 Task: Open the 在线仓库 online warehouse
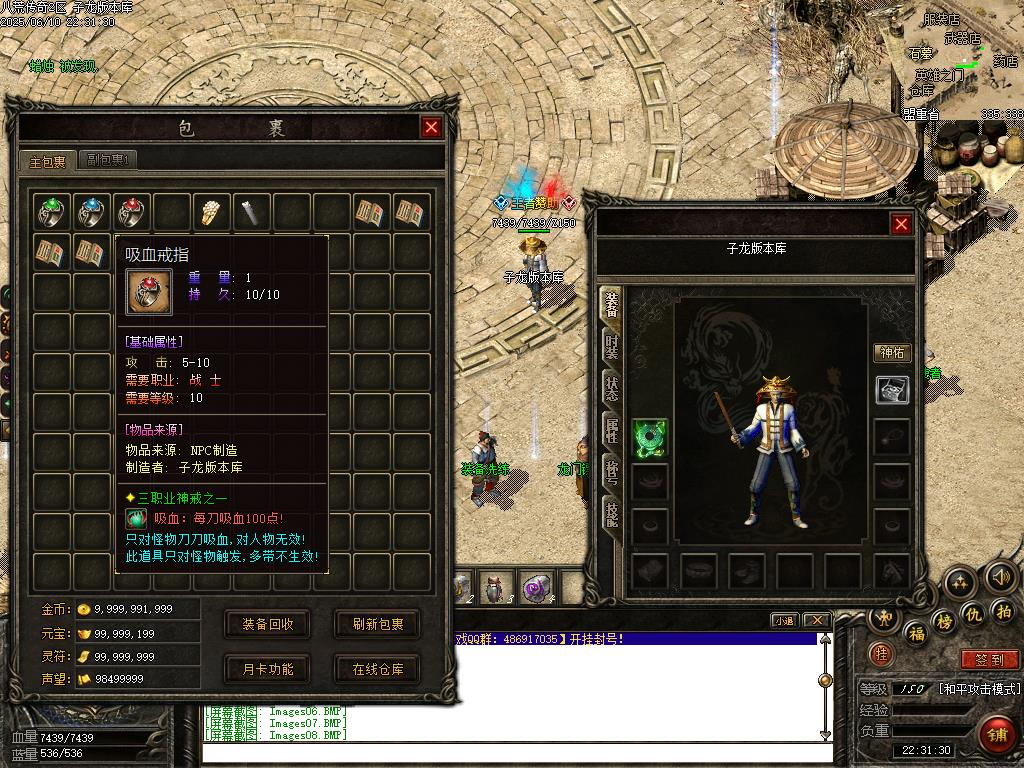pos(378,669)
